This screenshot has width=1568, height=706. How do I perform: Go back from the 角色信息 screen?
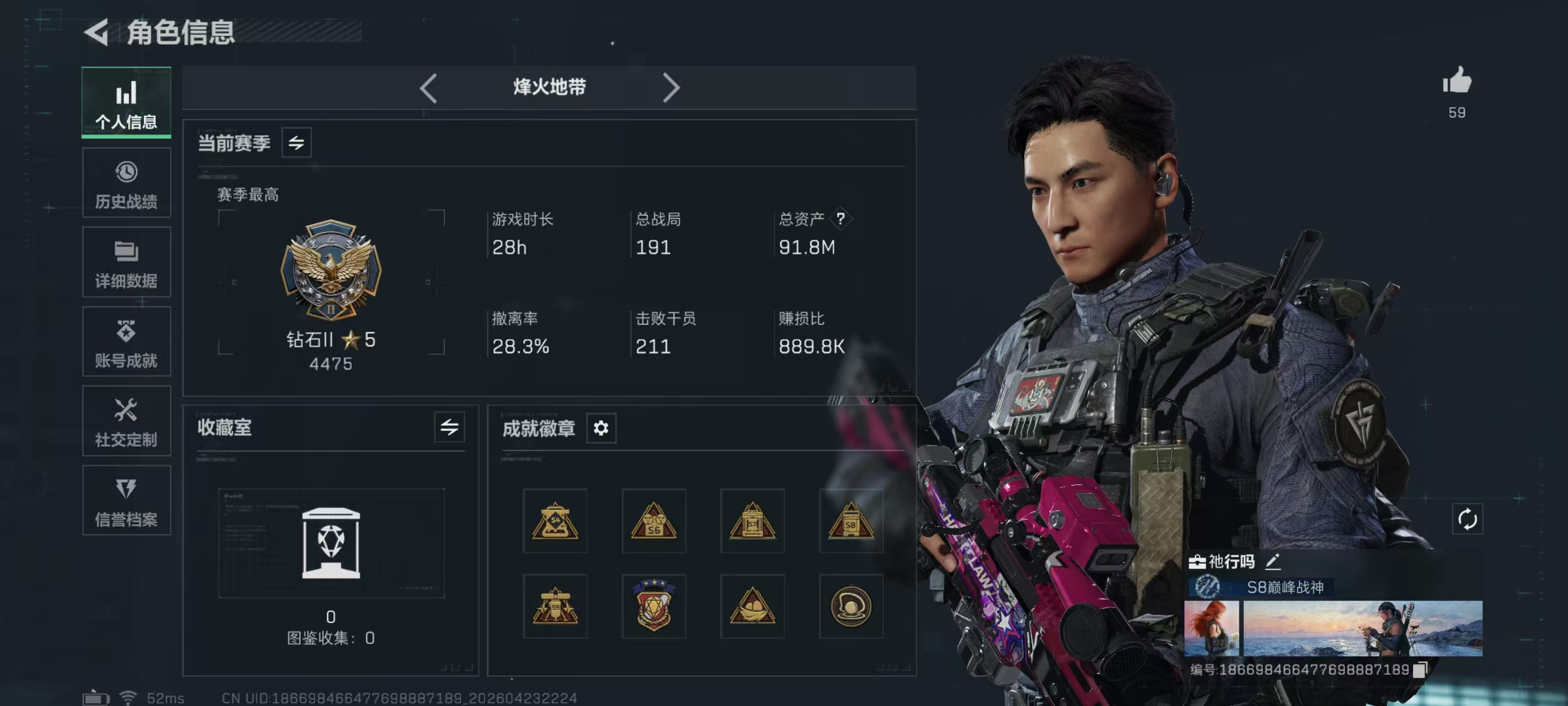(x=97, y=32)
